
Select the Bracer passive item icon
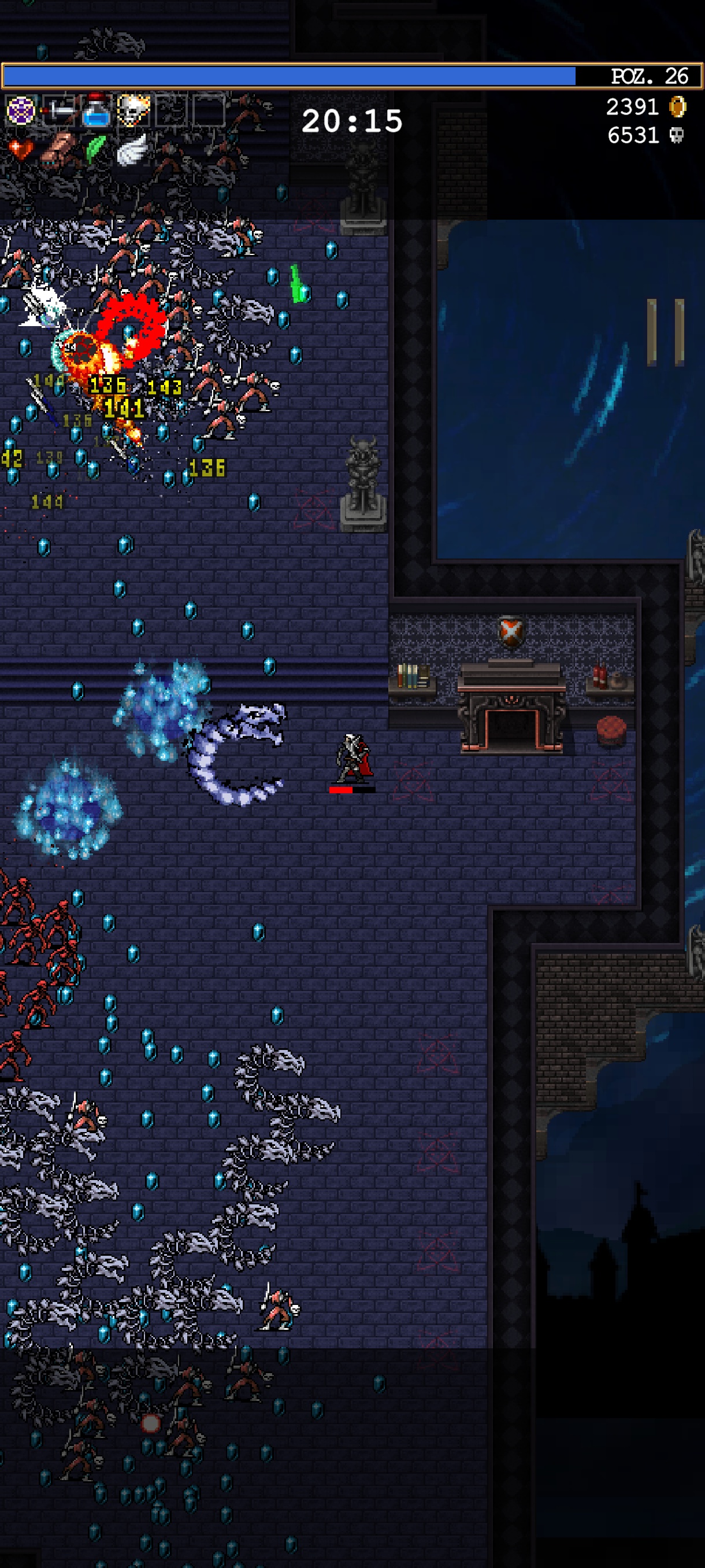click(58, 149)
